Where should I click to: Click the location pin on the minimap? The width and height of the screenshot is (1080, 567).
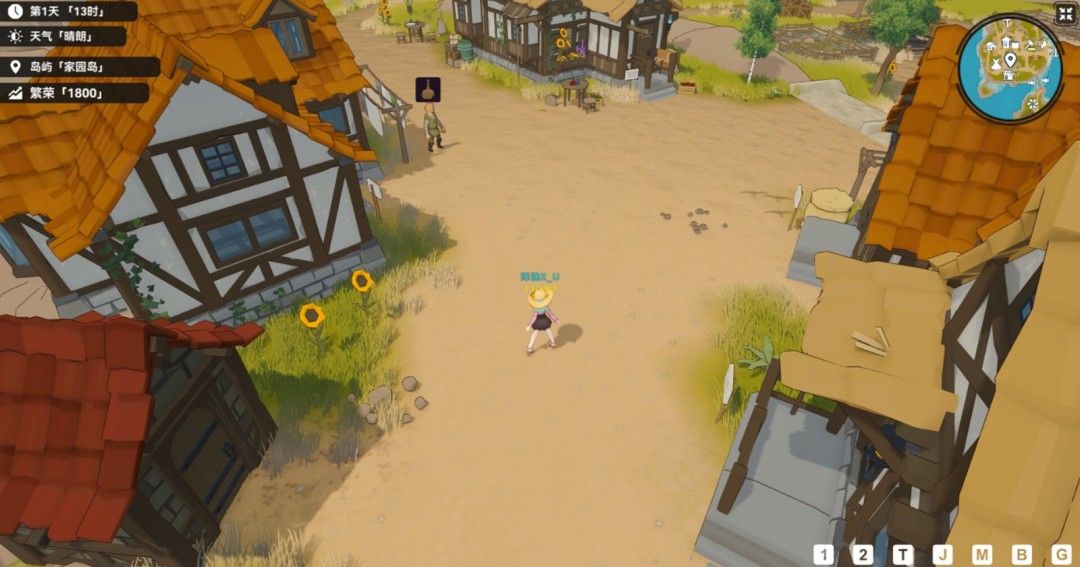1010,60
